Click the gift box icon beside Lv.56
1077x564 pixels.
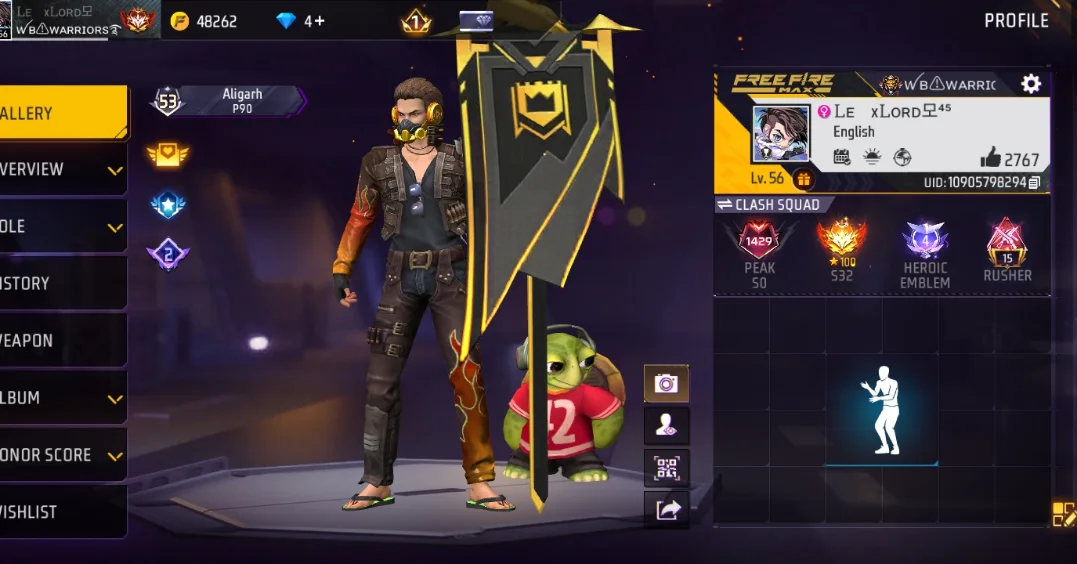[x=802, y=180]
